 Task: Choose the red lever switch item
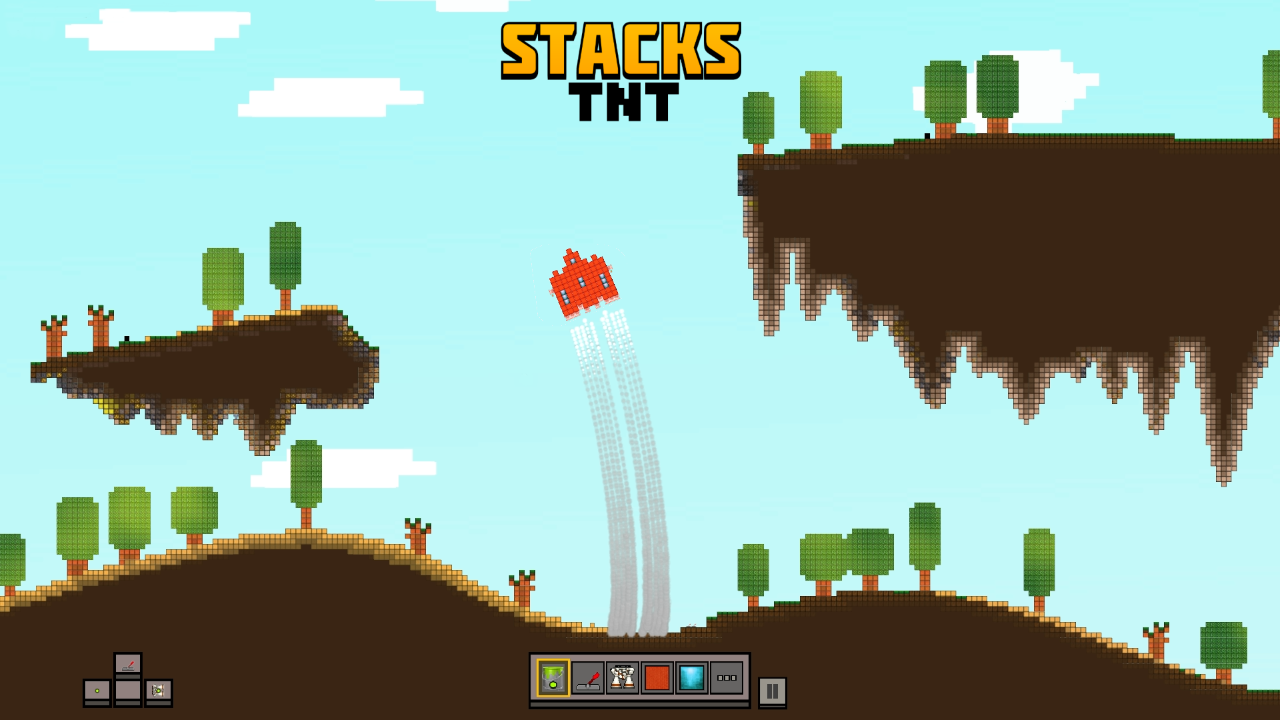(588, 677)
